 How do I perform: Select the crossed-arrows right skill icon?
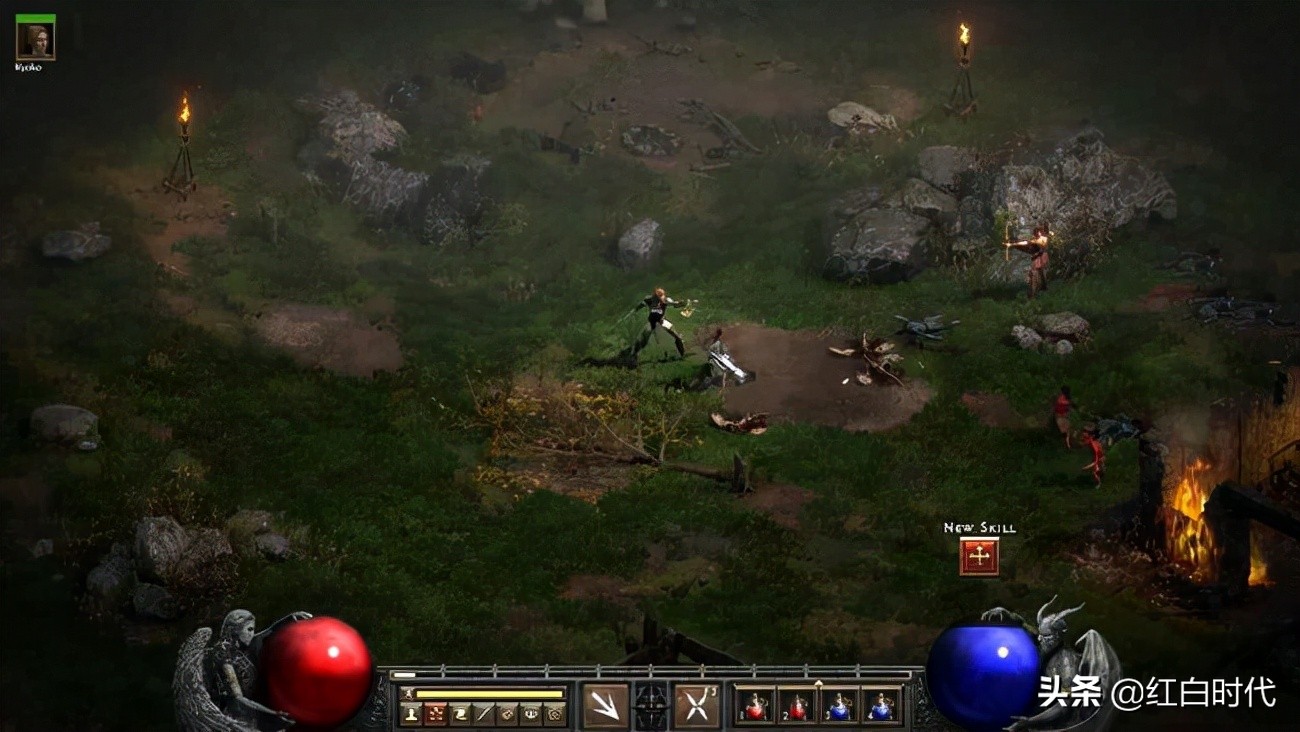click(697, 706)
